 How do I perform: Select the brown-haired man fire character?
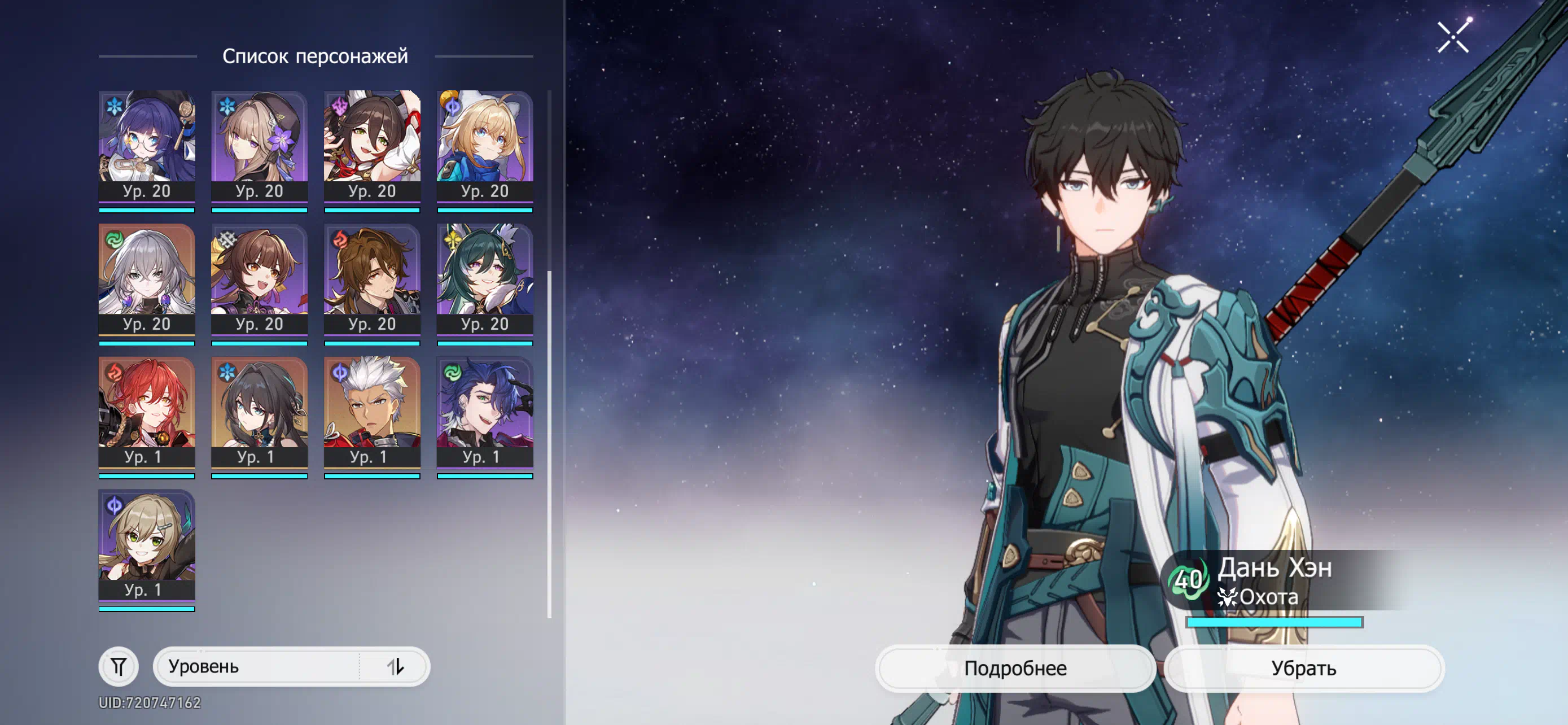(x=372, y=279)
